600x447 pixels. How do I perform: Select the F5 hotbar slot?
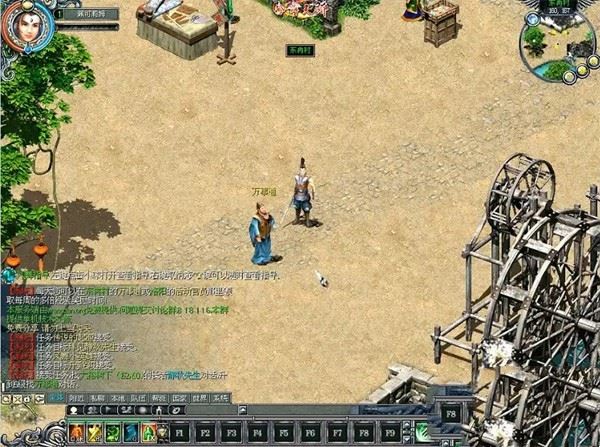point(283,433)
